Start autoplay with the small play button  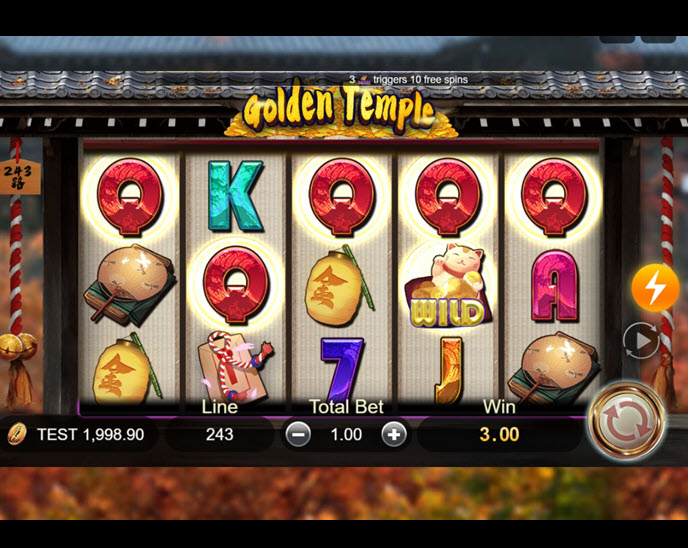640,341
